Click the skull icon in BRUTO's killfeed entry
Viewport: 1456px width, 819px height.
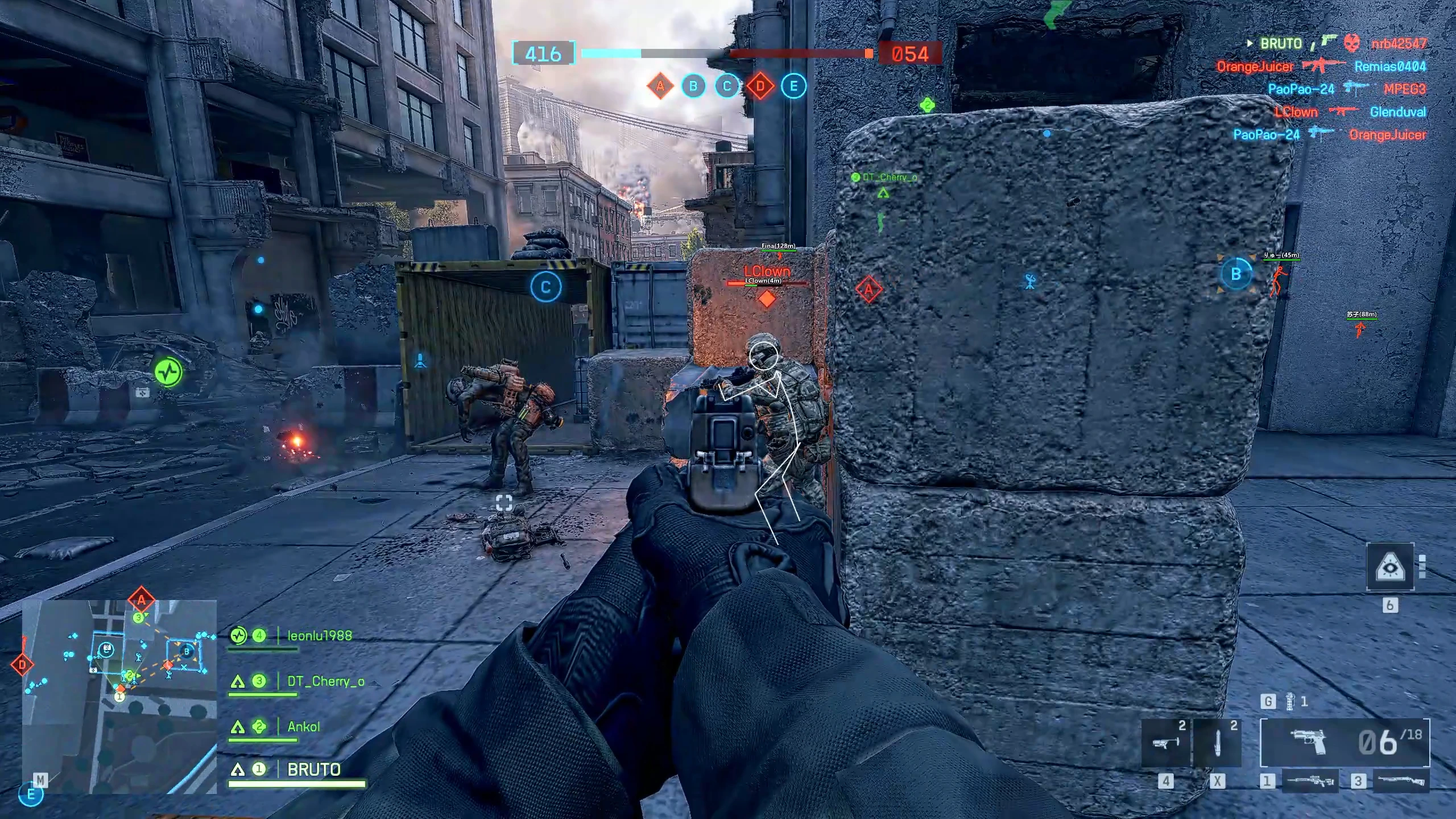pyautogui.click(x=1352, y=43)
